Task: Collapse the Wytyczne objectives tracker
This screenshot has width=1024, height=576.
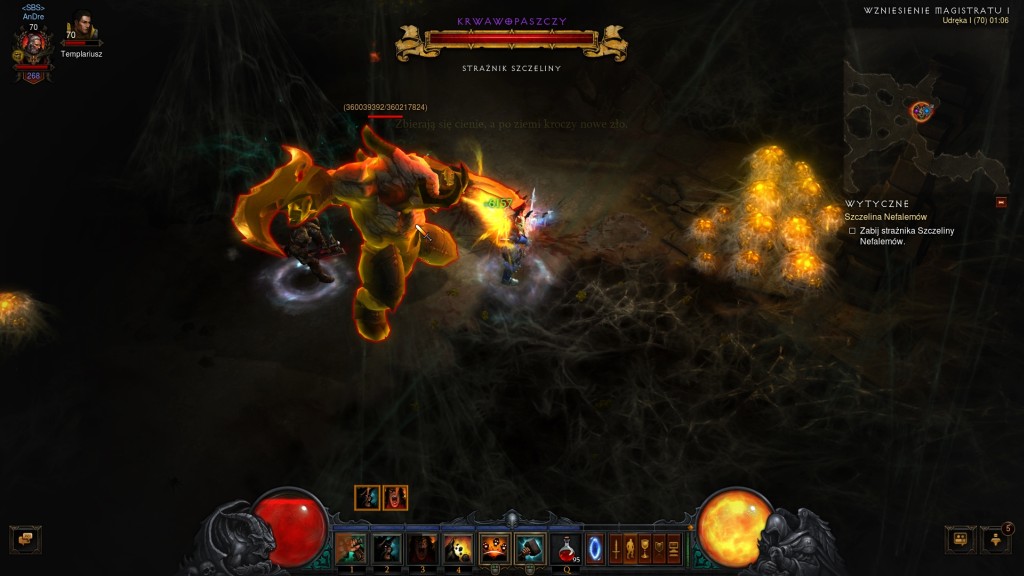Action: [1001, 202]
